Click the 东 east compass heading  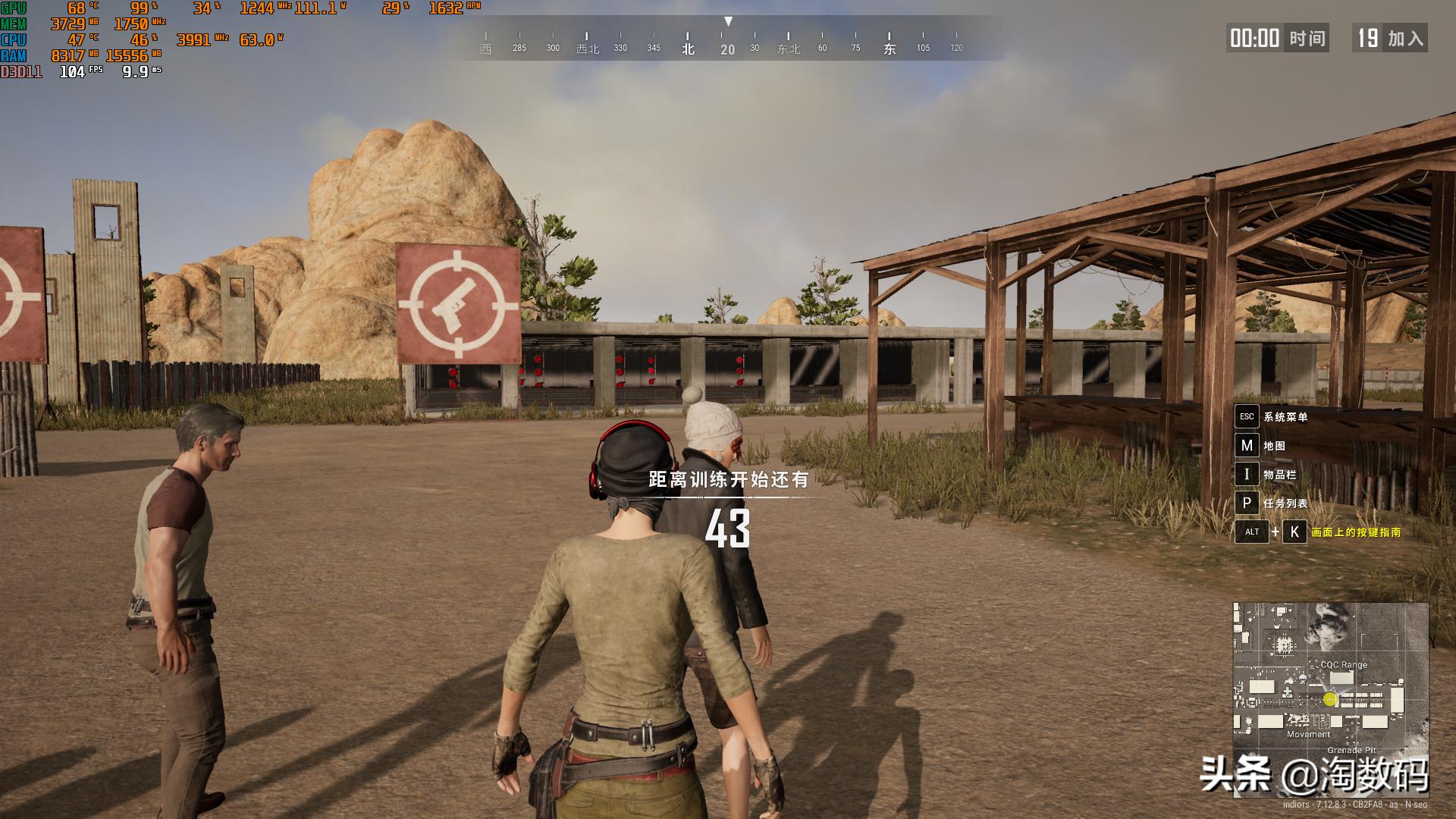(887, 48)
